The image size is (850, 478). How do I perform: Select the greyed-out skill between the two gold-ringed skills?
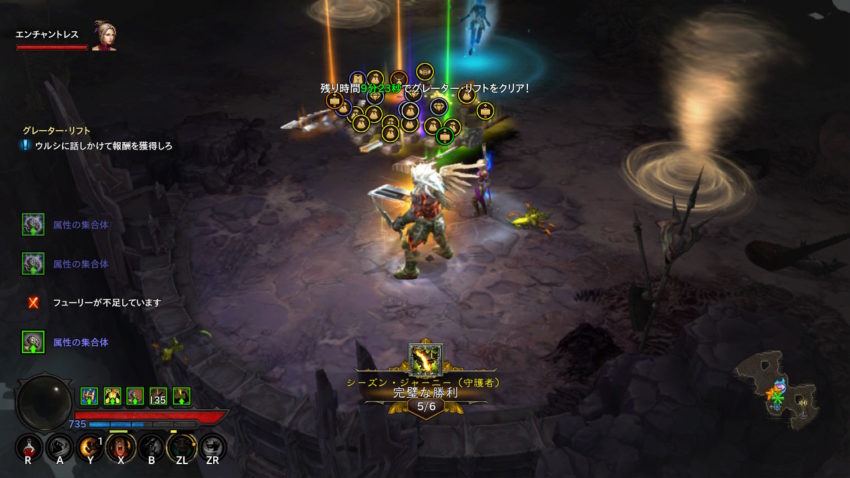point(151,448)
